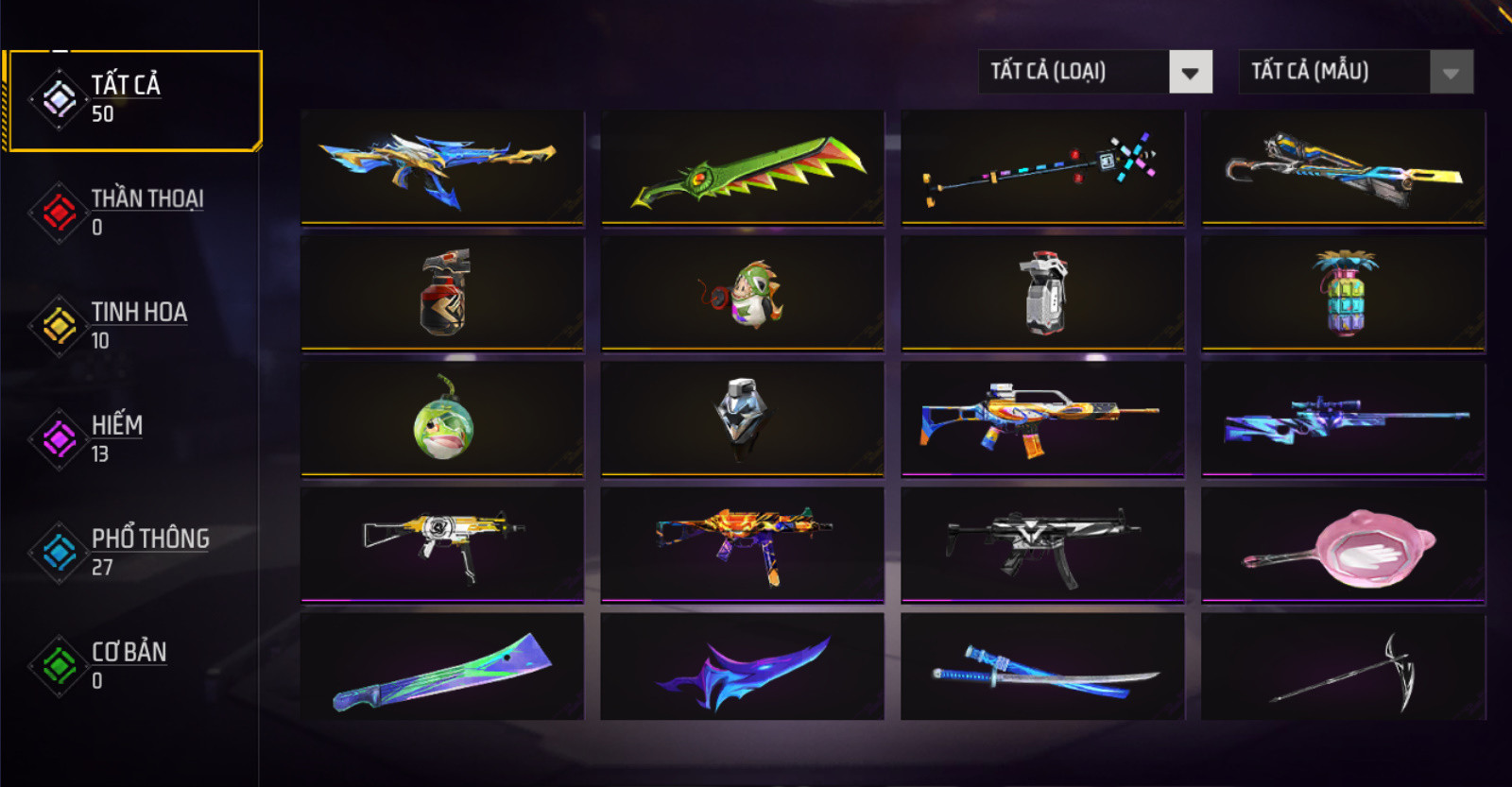Viewport: 1512px width, 787px height.
Task: Filter by PHỔ THÔNG rarity
Action: pyautogui.click(x=132, y=553)
